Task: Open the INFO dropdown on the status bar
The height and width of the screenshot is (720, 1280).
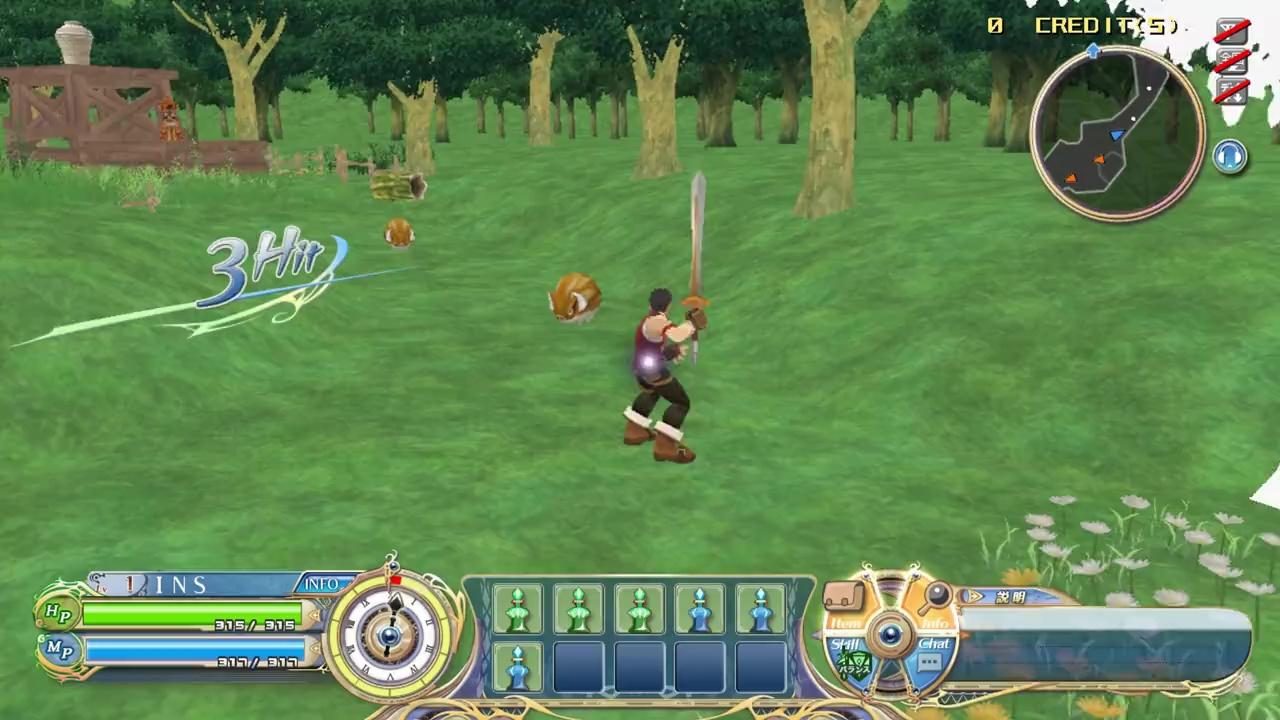Action: pos(321,583)
